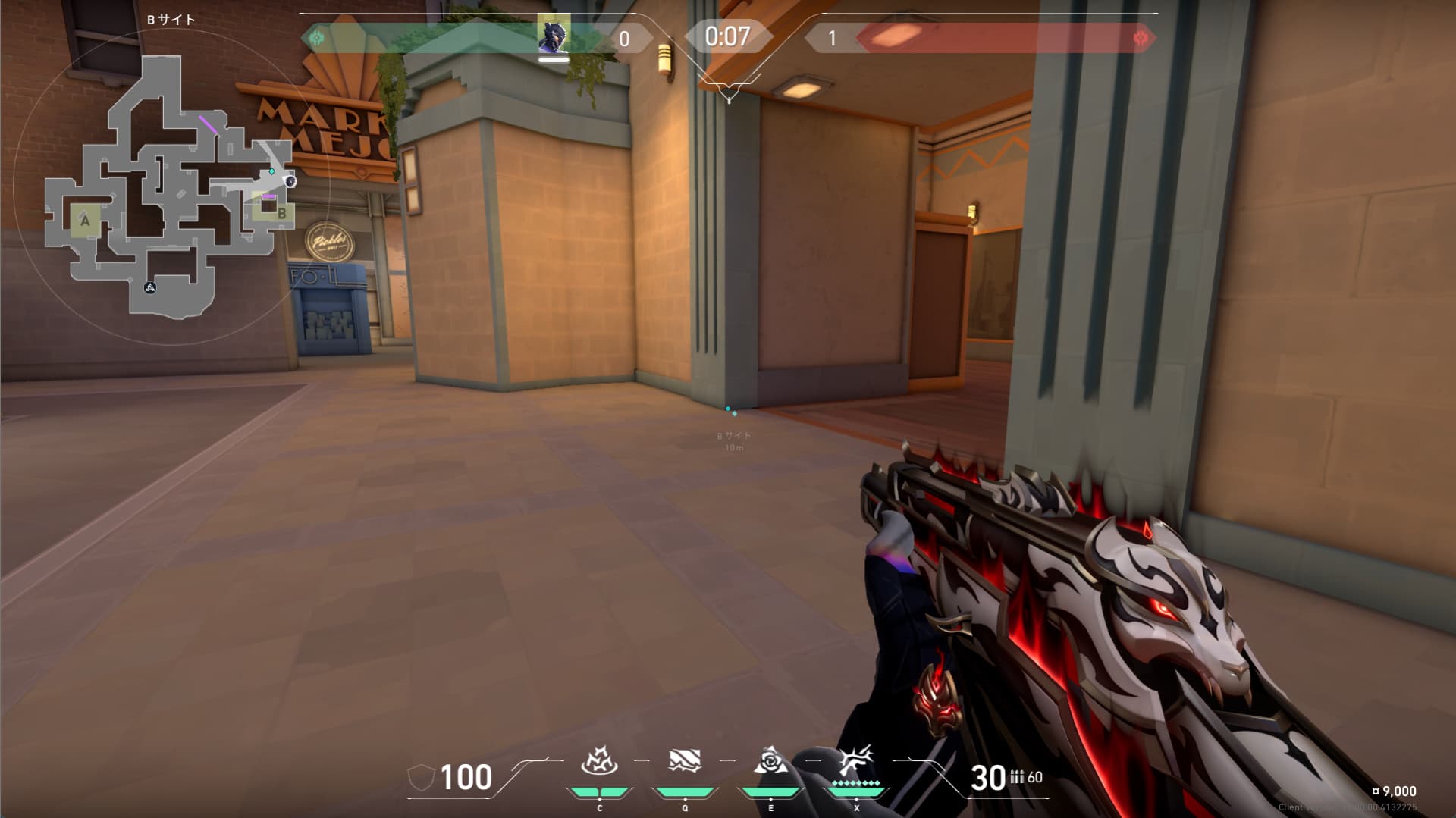
Task: Activate the Razorvine ability icon
Action: click(x=599, y=760)
